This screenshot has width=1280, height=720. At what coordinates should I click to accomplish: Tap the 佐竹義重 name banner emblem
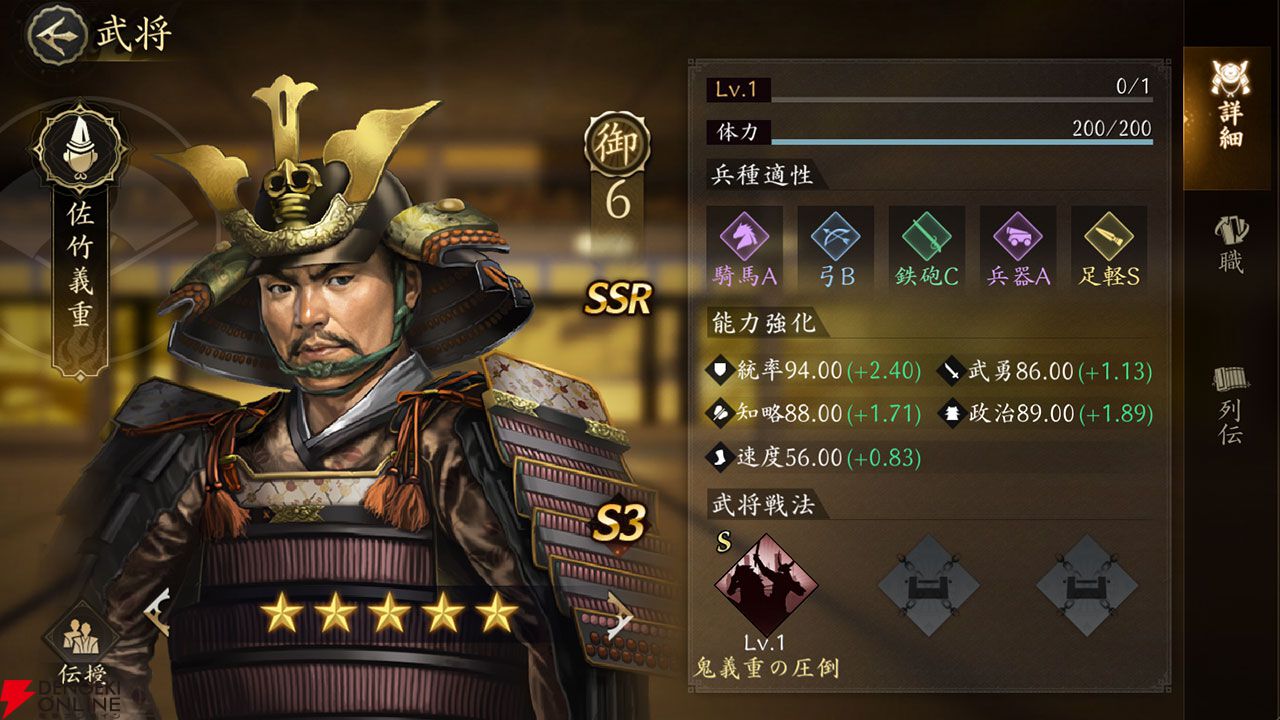80,150
